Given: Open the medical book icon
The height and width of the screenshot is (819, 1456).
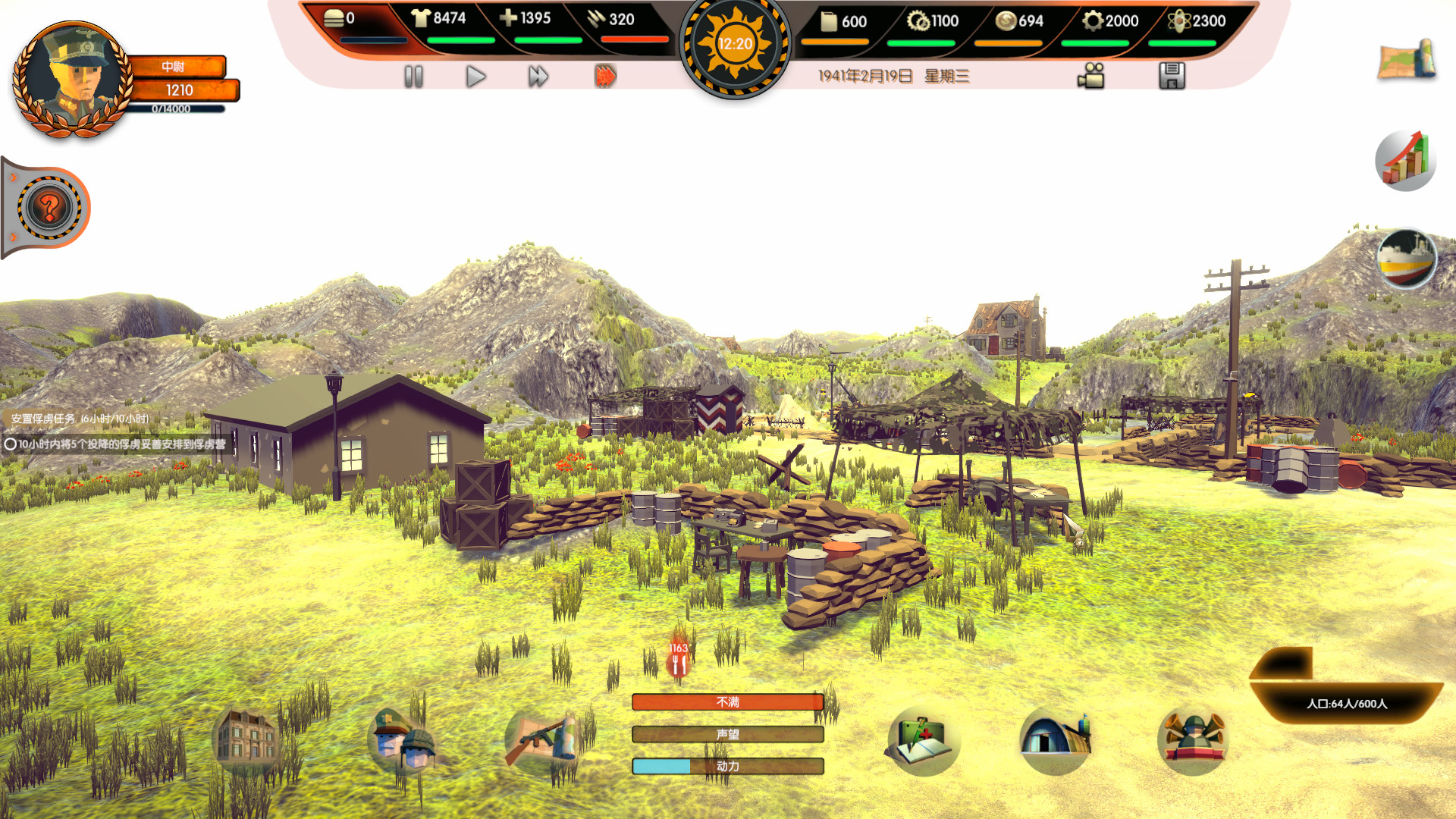Looking at the screenshot, I should (x=923, y=740).
